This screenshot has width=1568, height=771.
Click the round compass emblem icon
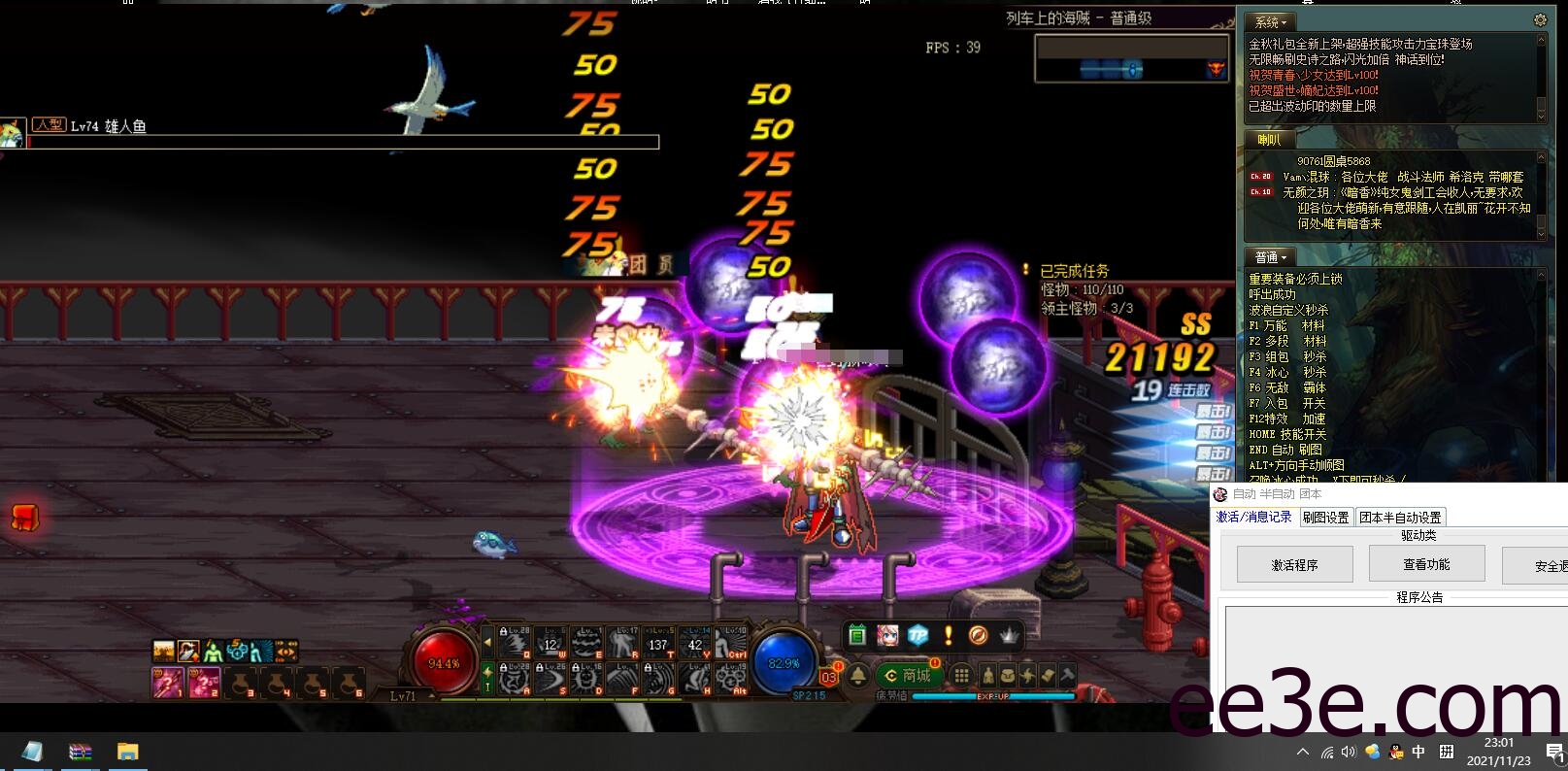978,636
